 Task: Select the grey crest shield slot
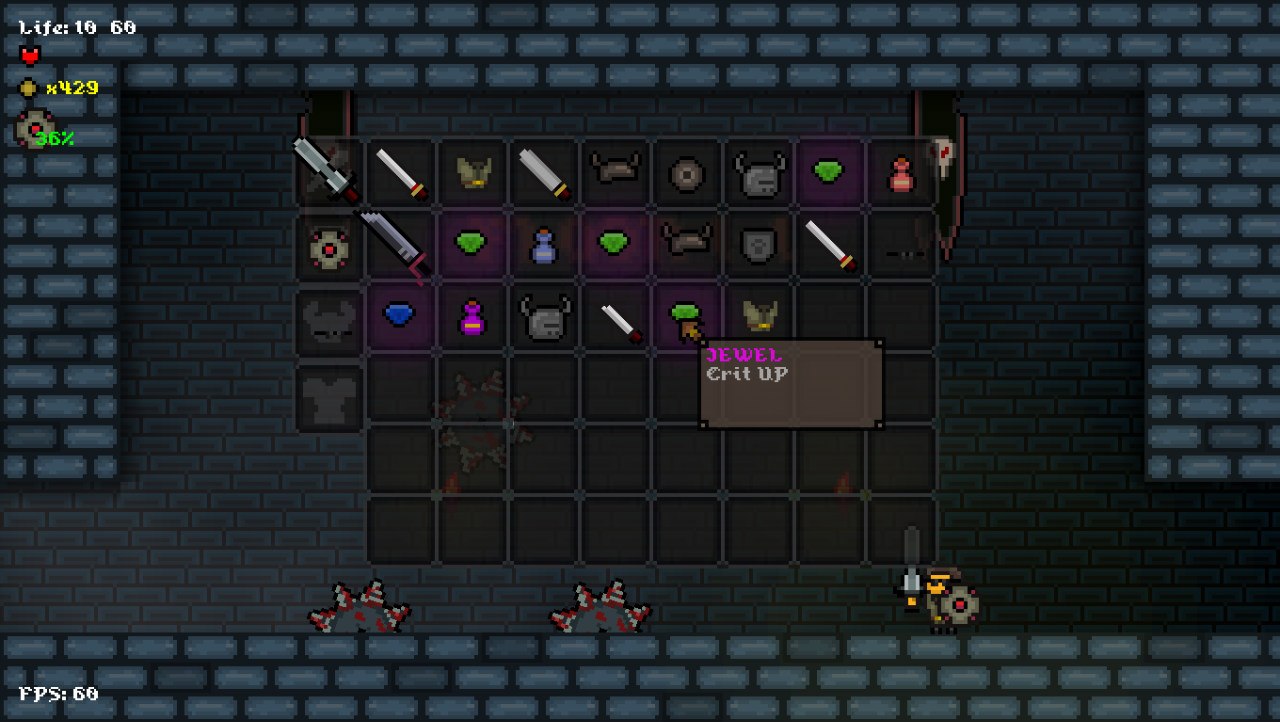pyautogui.click(x=758, y=246)
